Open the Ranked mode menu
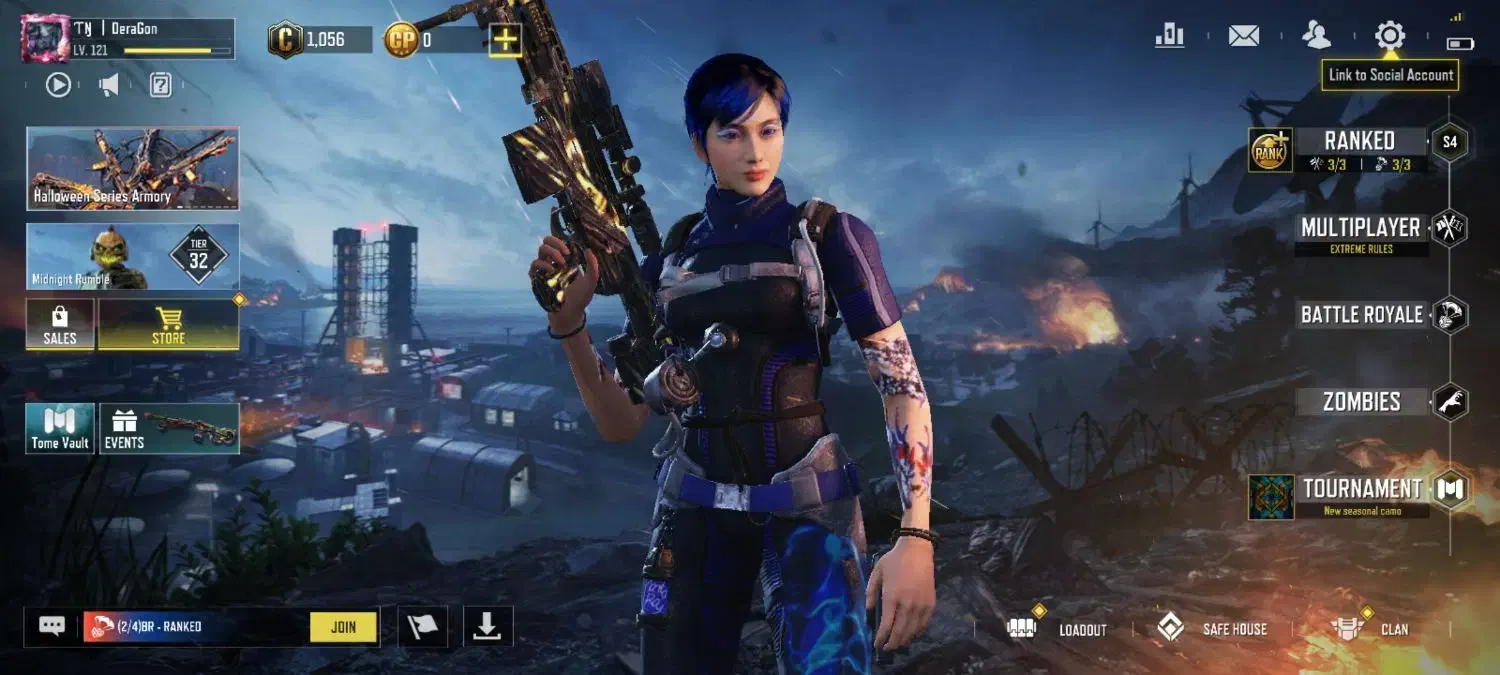 pyautogui.click(x=1359, y=141)
